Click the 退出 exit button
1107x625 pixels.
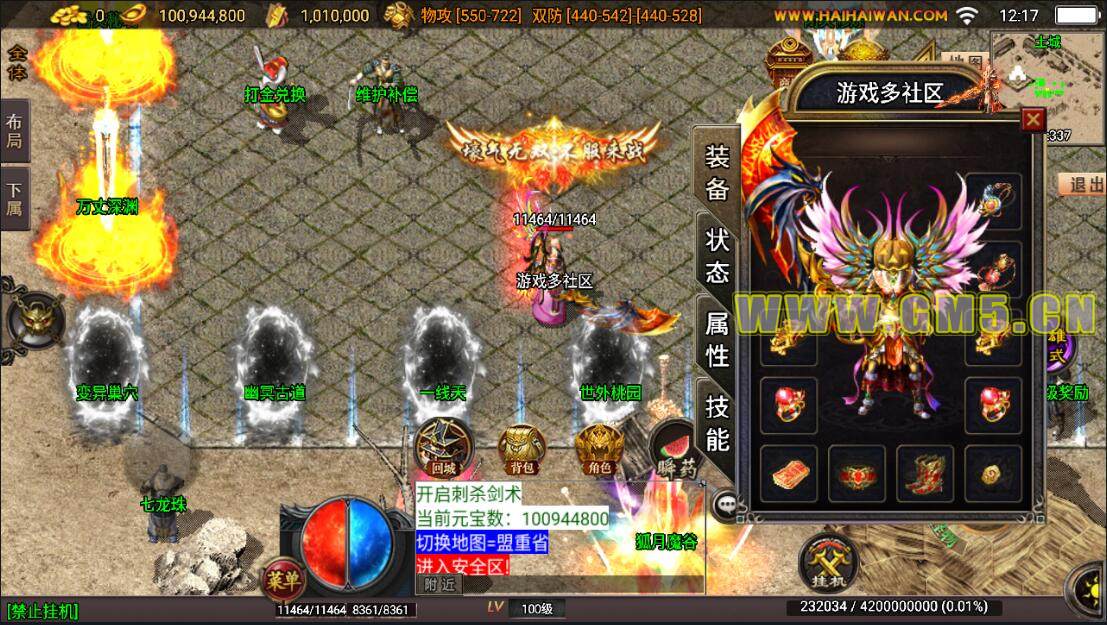tap(1082, 185)
